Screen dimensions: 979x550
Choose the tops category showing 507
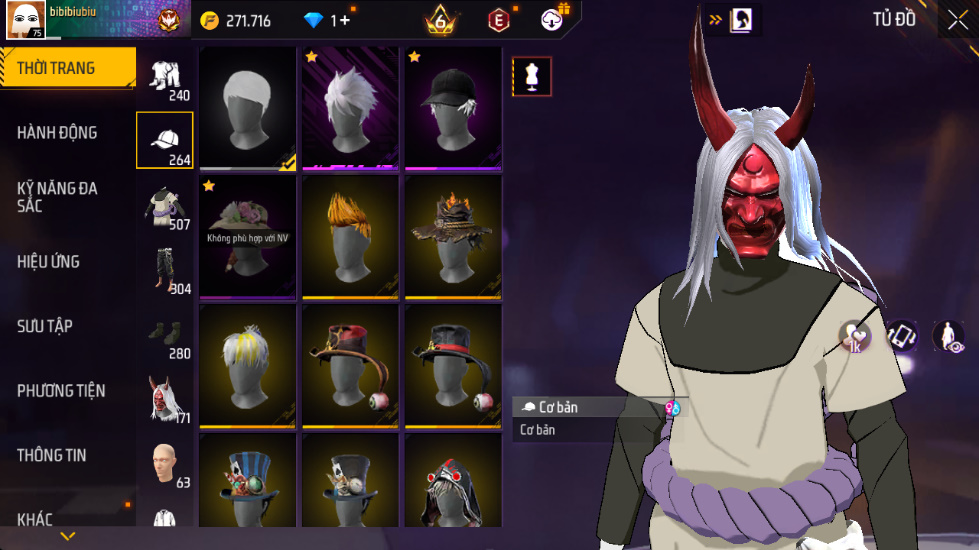point(165,206)
